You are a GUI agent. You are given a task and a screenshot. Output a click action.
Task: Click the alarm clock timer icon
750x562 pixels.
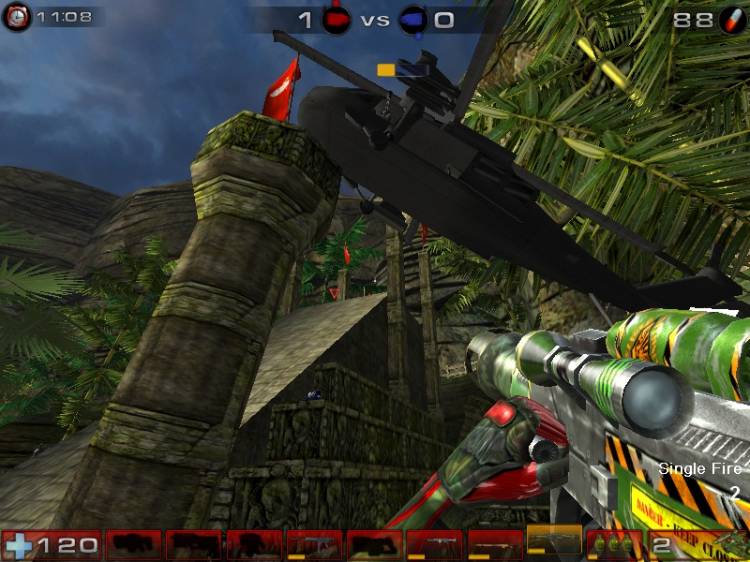pos(16,16)
